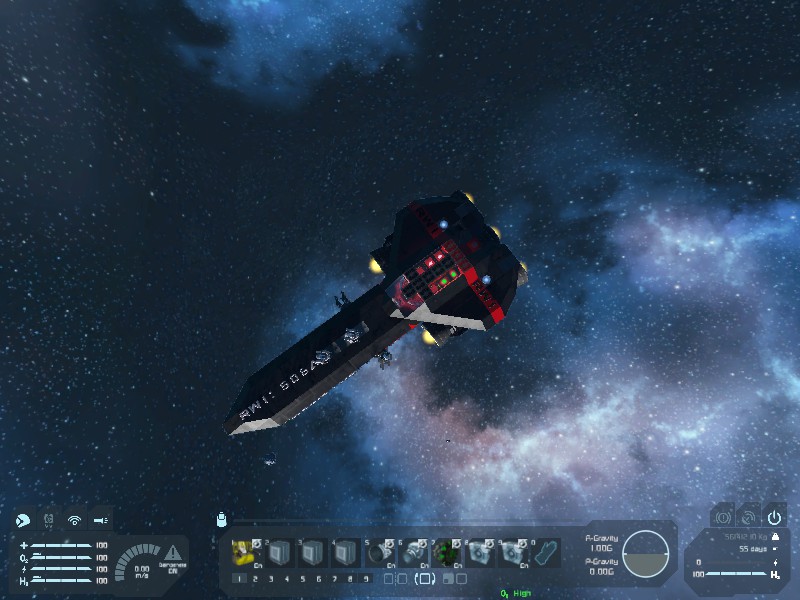Choose the glove hand slot in the toolbar
Image resolution: width=800 pixels, height=600 pixels.
[x=544, y=552]
